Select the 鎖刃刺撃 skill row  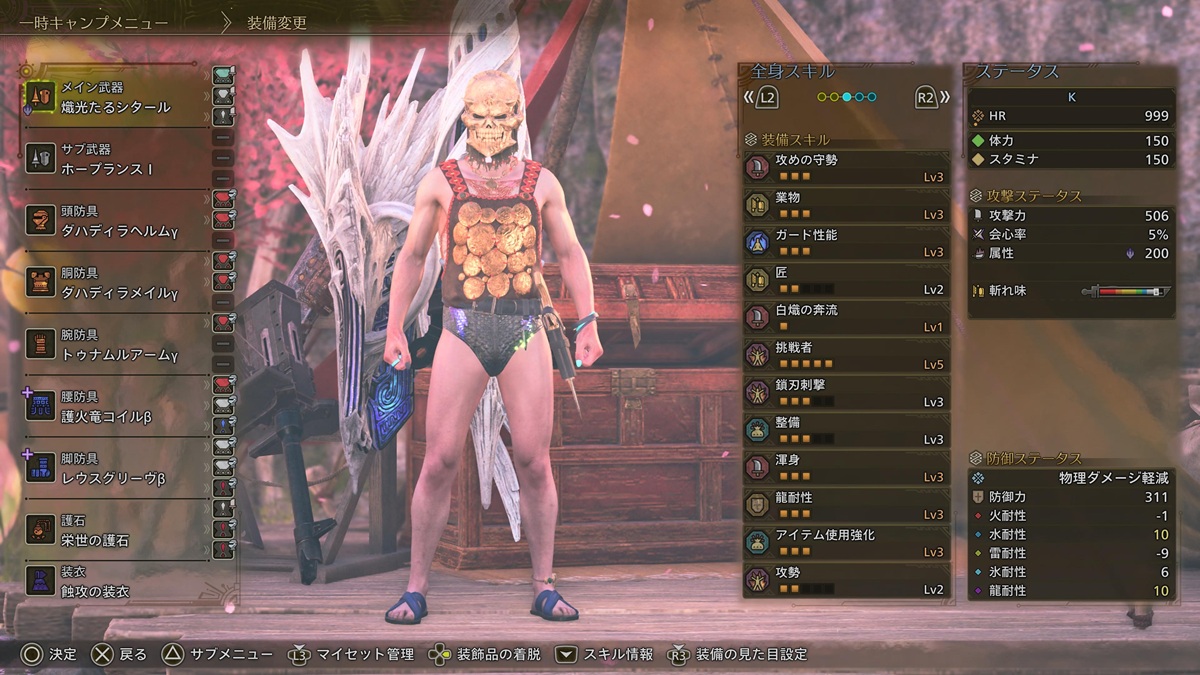[846, 392]
